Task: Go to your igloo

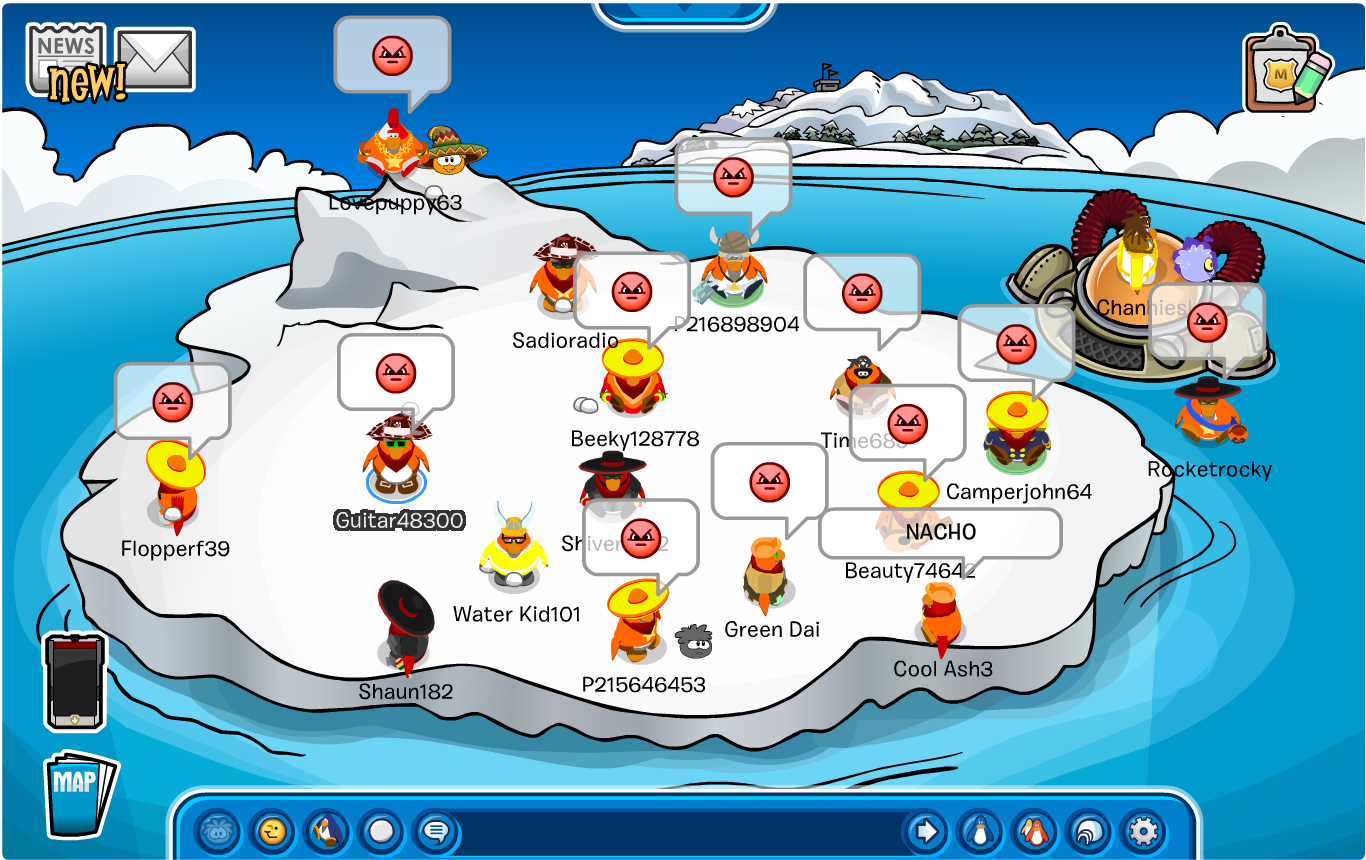Action: [x=1089, y=830]
